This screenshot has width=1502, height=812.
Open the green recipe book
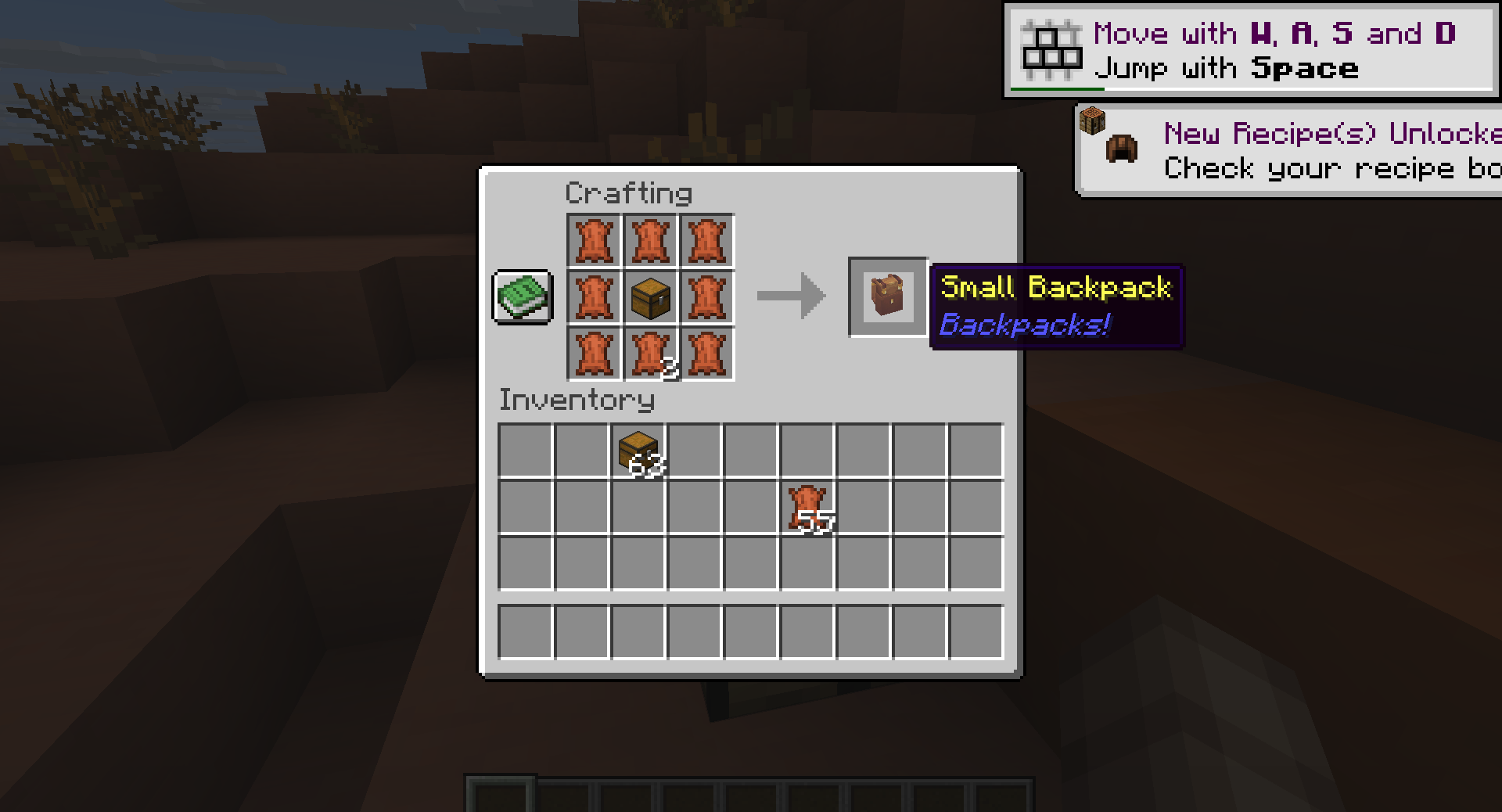pyautogui.click(x=523, y=296)
